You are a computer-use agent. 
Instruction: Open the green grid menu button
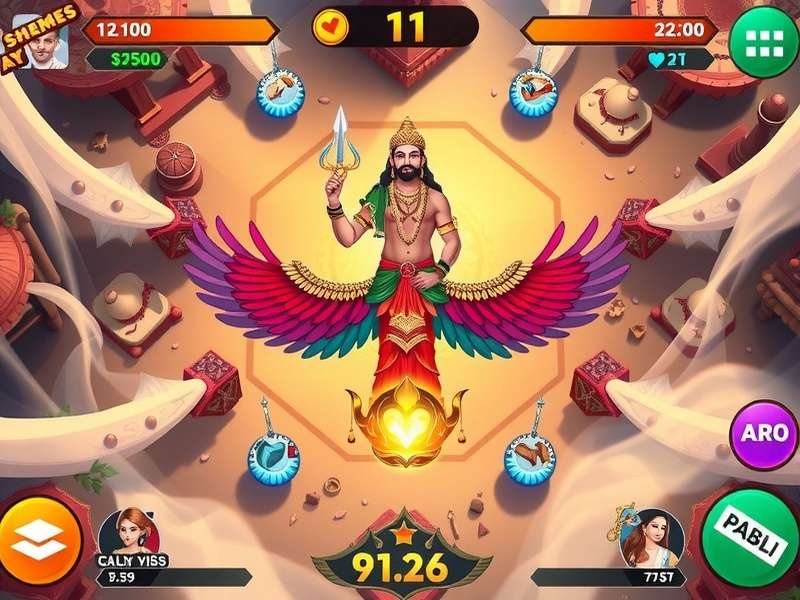coord(764,41)
